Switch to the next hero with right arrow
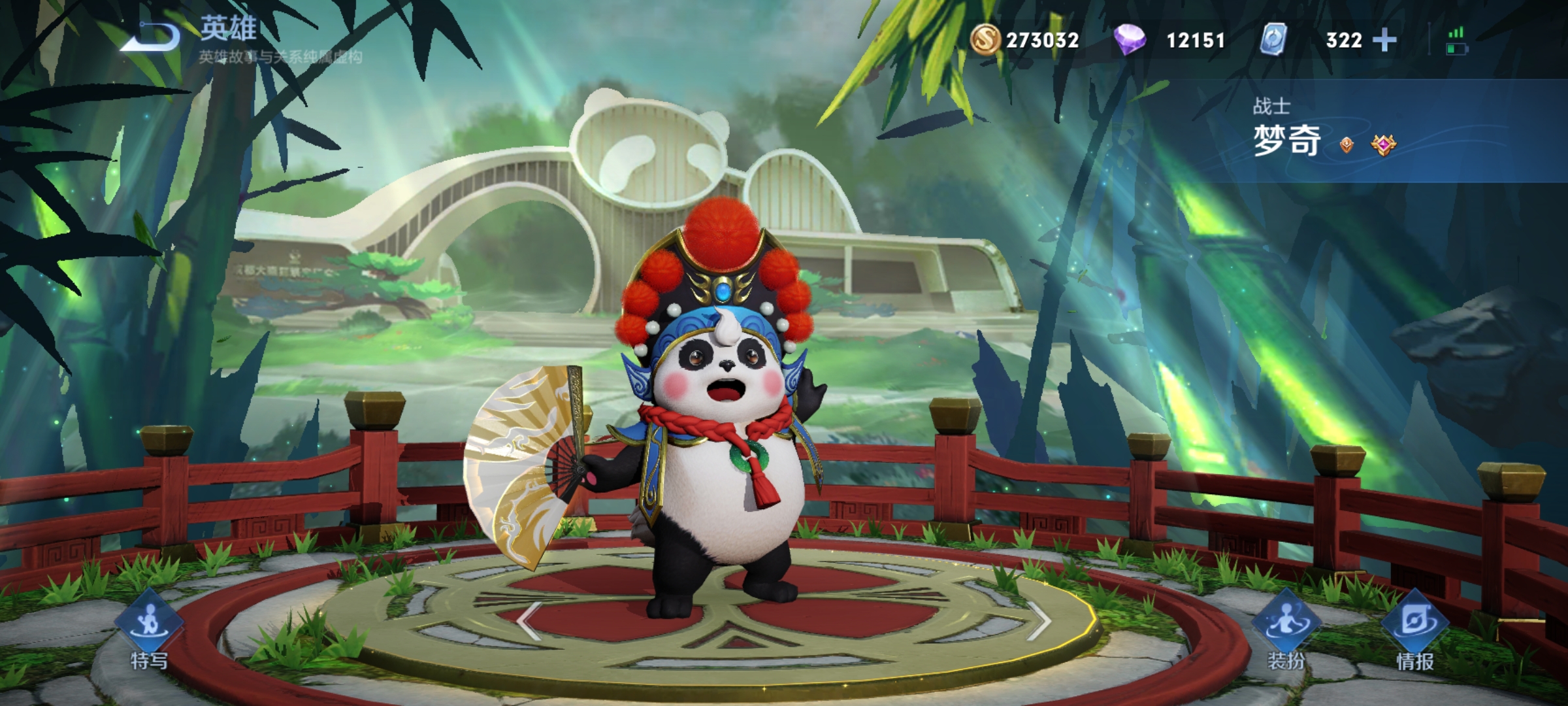1568x706 pixels. click(1039, 620)
